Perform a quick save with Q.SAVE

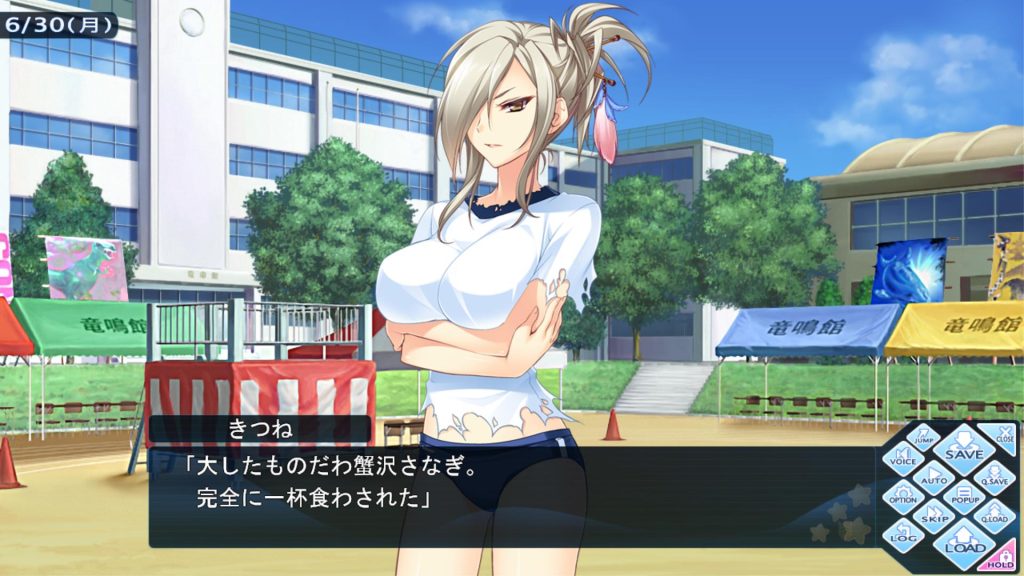coord(995,476)
